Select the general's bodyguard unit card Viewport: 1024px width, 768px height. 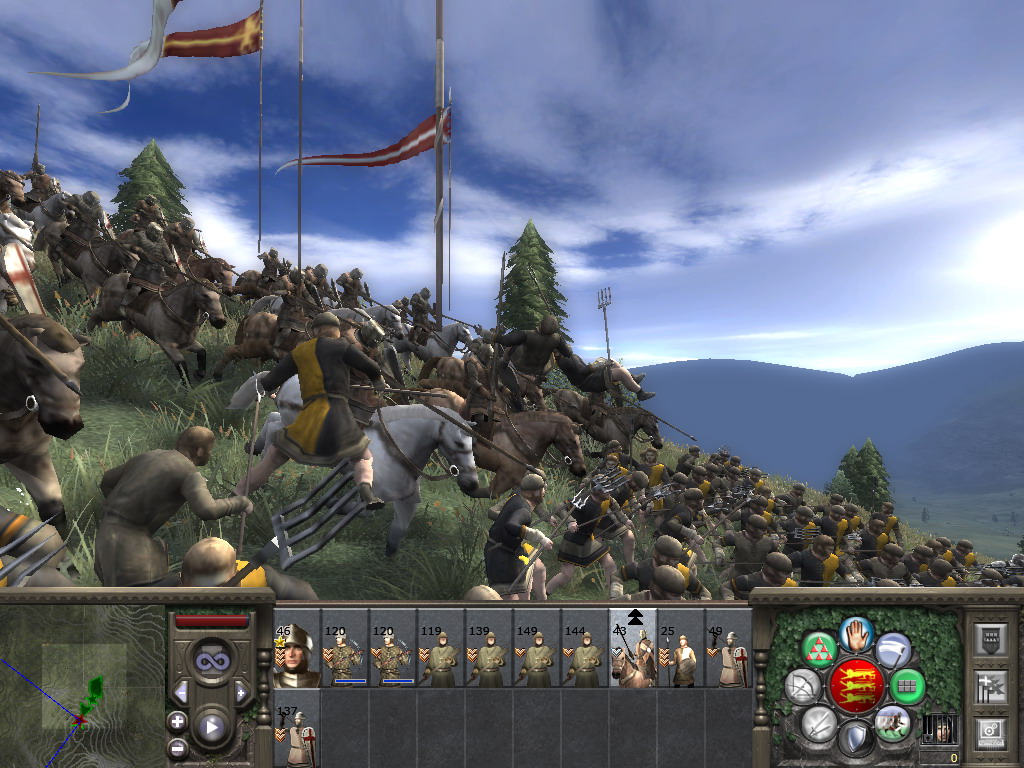coord(297,648)
